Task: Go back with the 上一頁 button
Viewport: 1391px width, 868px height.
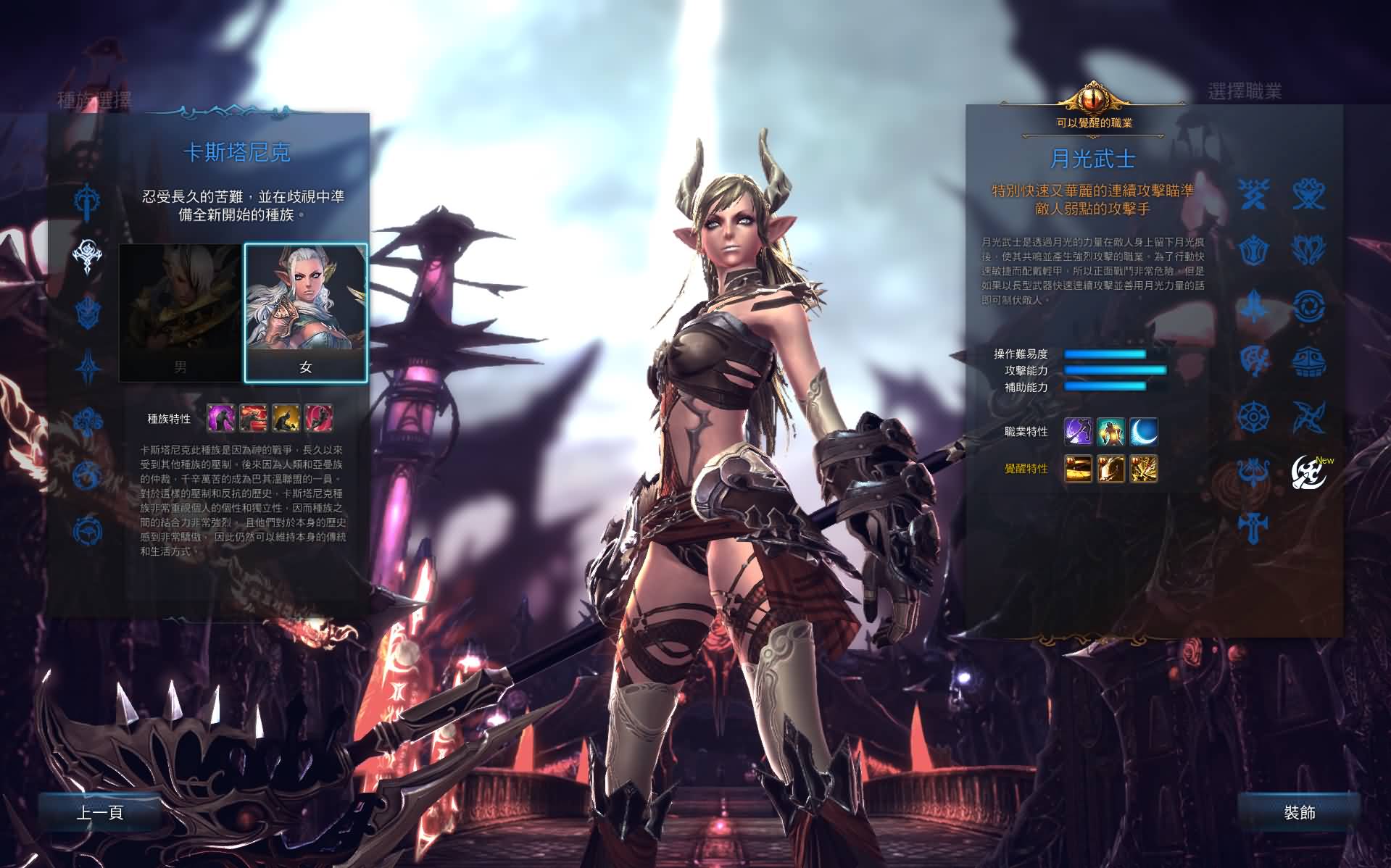Action: point(100,812)
